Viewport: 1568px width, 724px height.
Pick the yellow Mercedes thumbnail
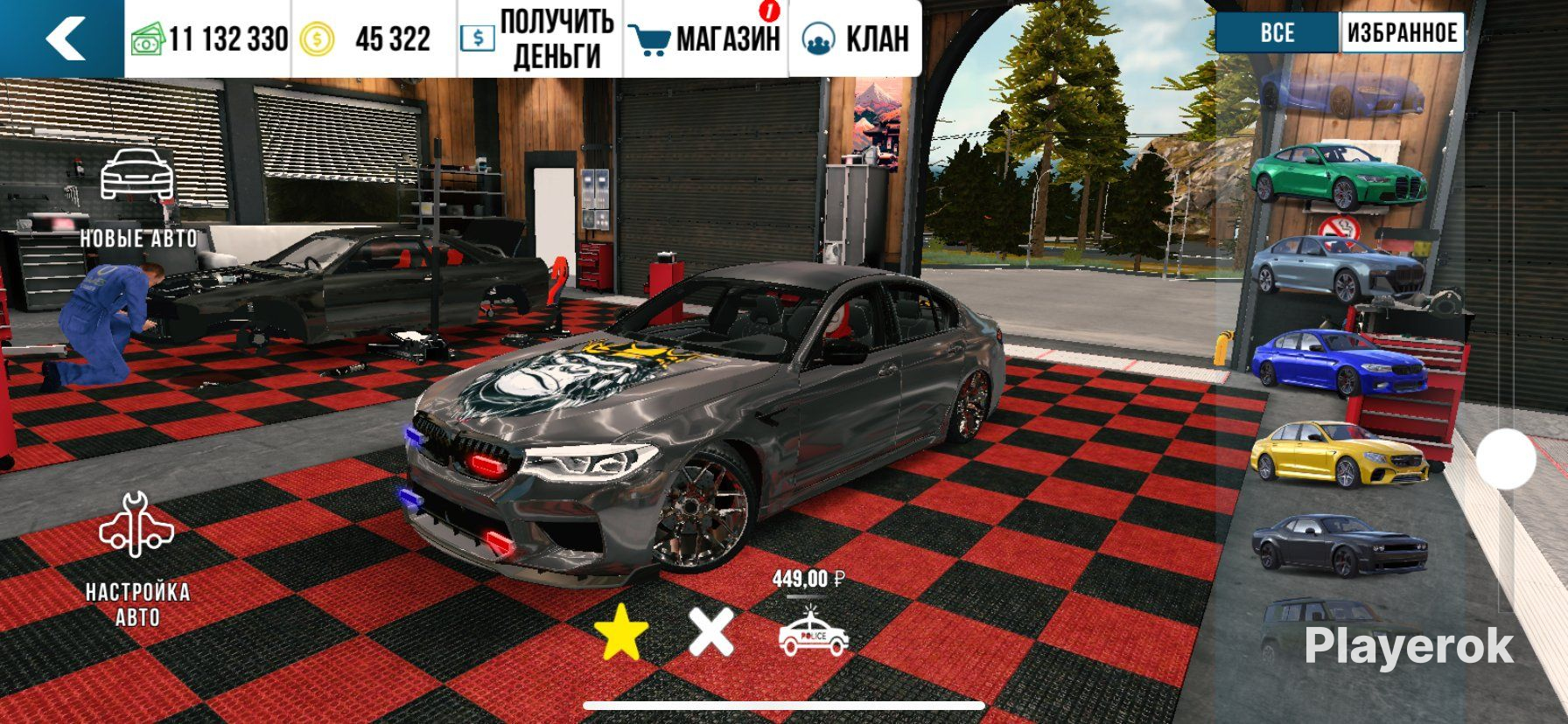pos(1339,455)
